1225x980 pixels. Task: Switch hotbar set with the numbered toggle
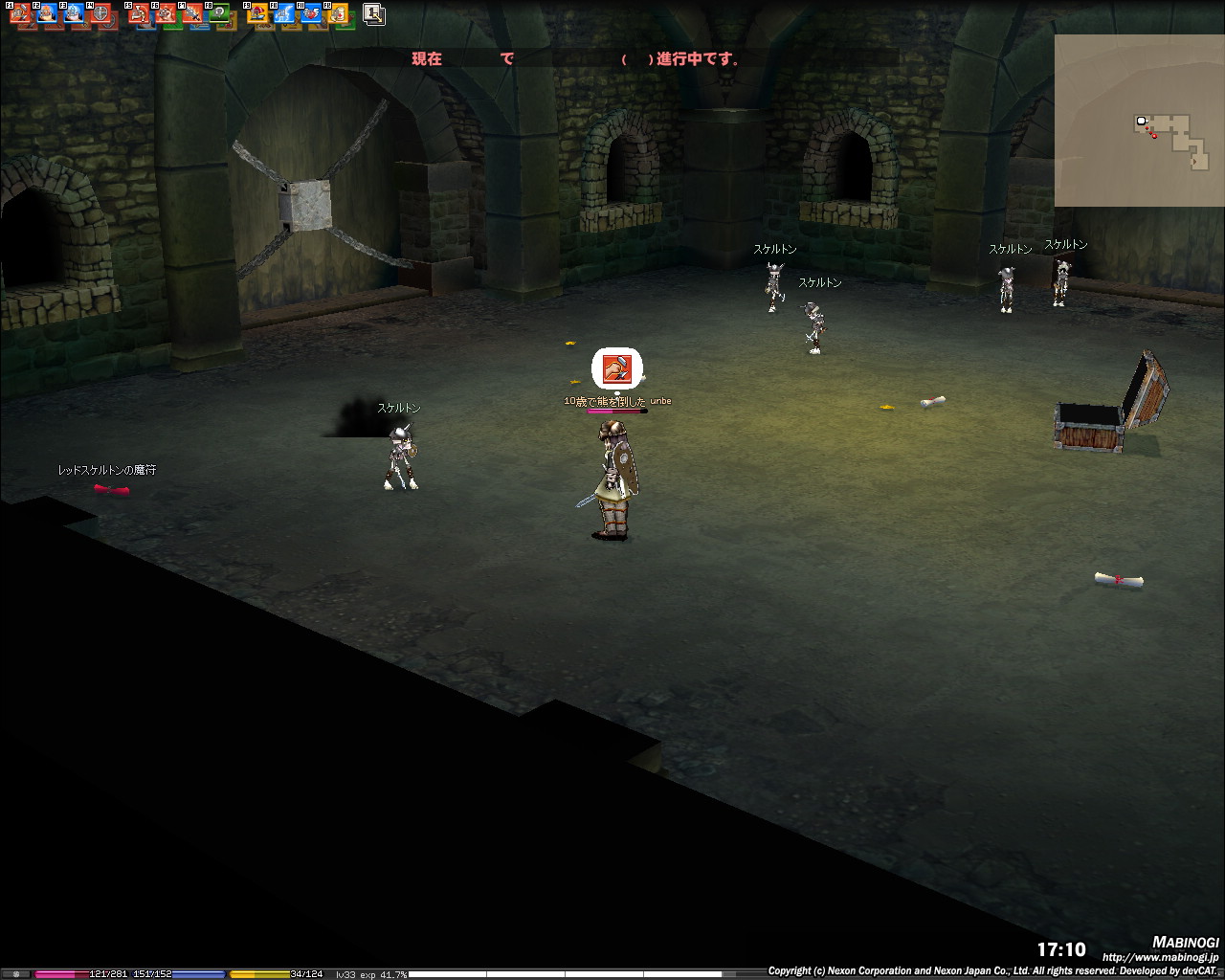coord(374,14)
